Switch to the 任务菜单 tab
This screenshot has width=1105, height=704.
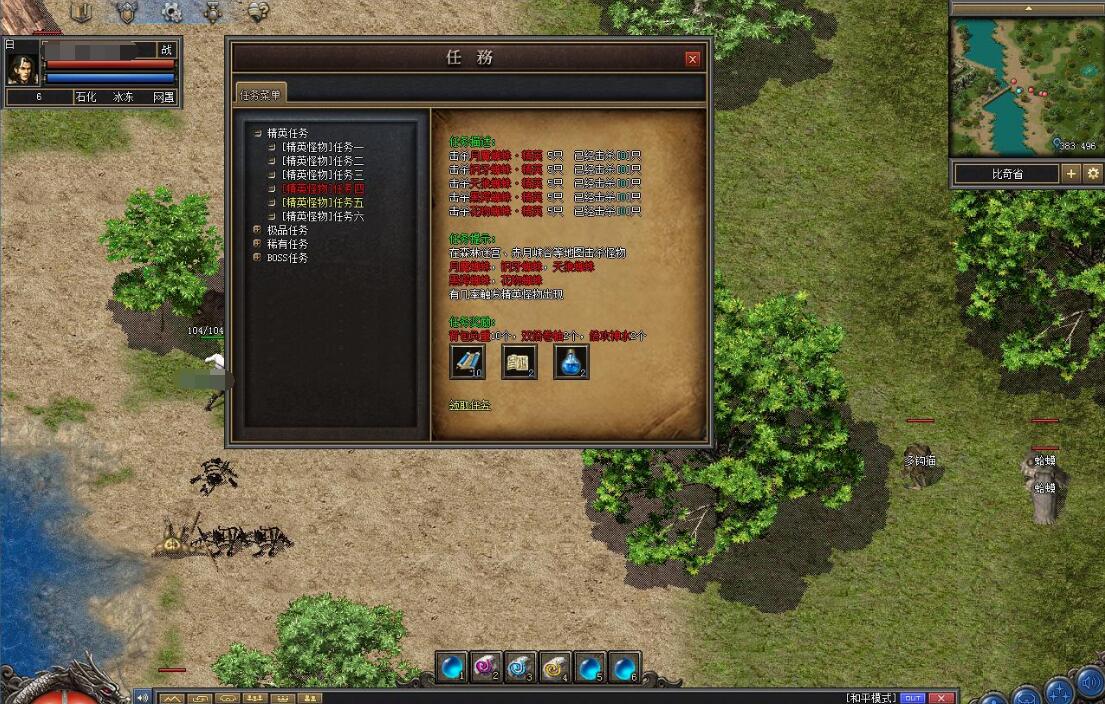click(260, 94)
